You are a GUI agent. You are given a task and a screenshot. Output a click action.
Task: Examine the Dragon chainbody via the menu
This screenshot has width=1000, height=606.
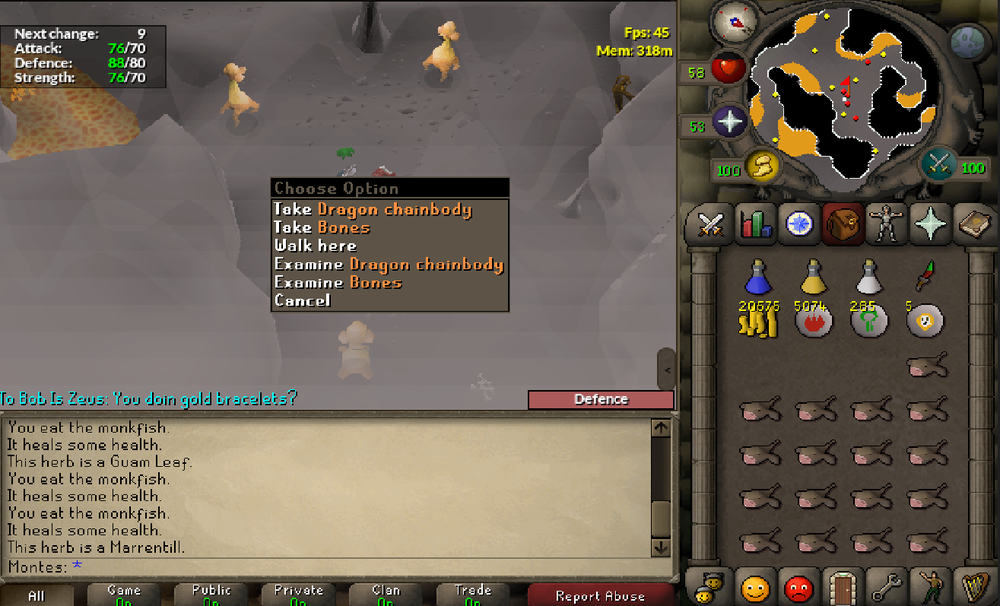click(x=388, y=265)
